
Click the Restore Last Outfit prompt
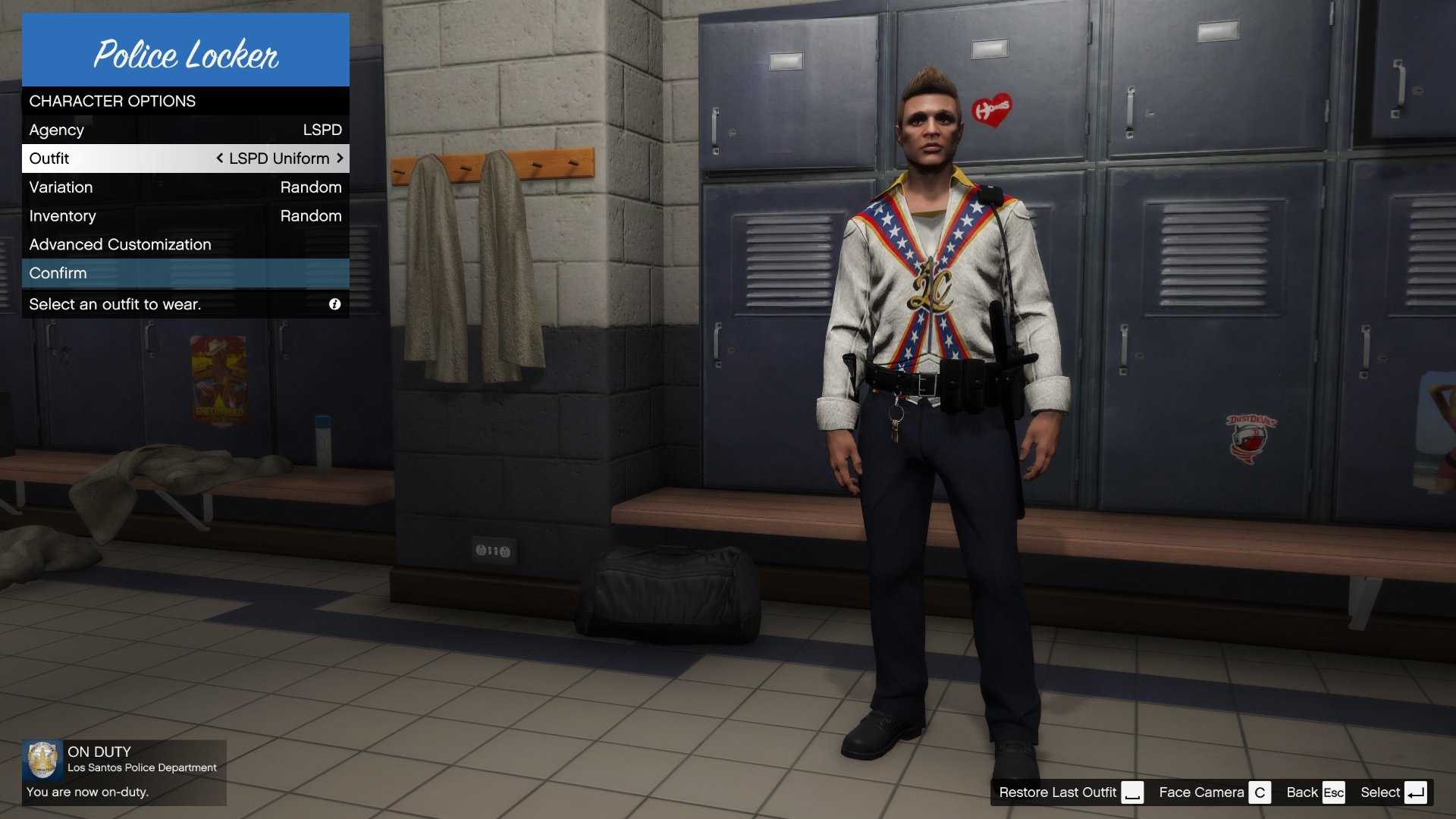click(1069, 792)
